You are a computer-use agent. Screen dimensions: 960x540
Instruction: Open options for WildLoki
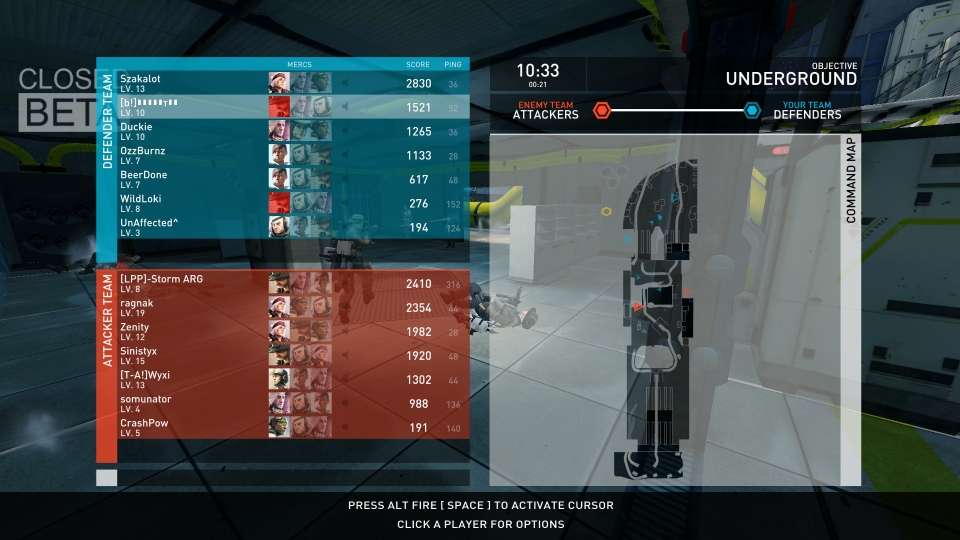tap(142, 203)
